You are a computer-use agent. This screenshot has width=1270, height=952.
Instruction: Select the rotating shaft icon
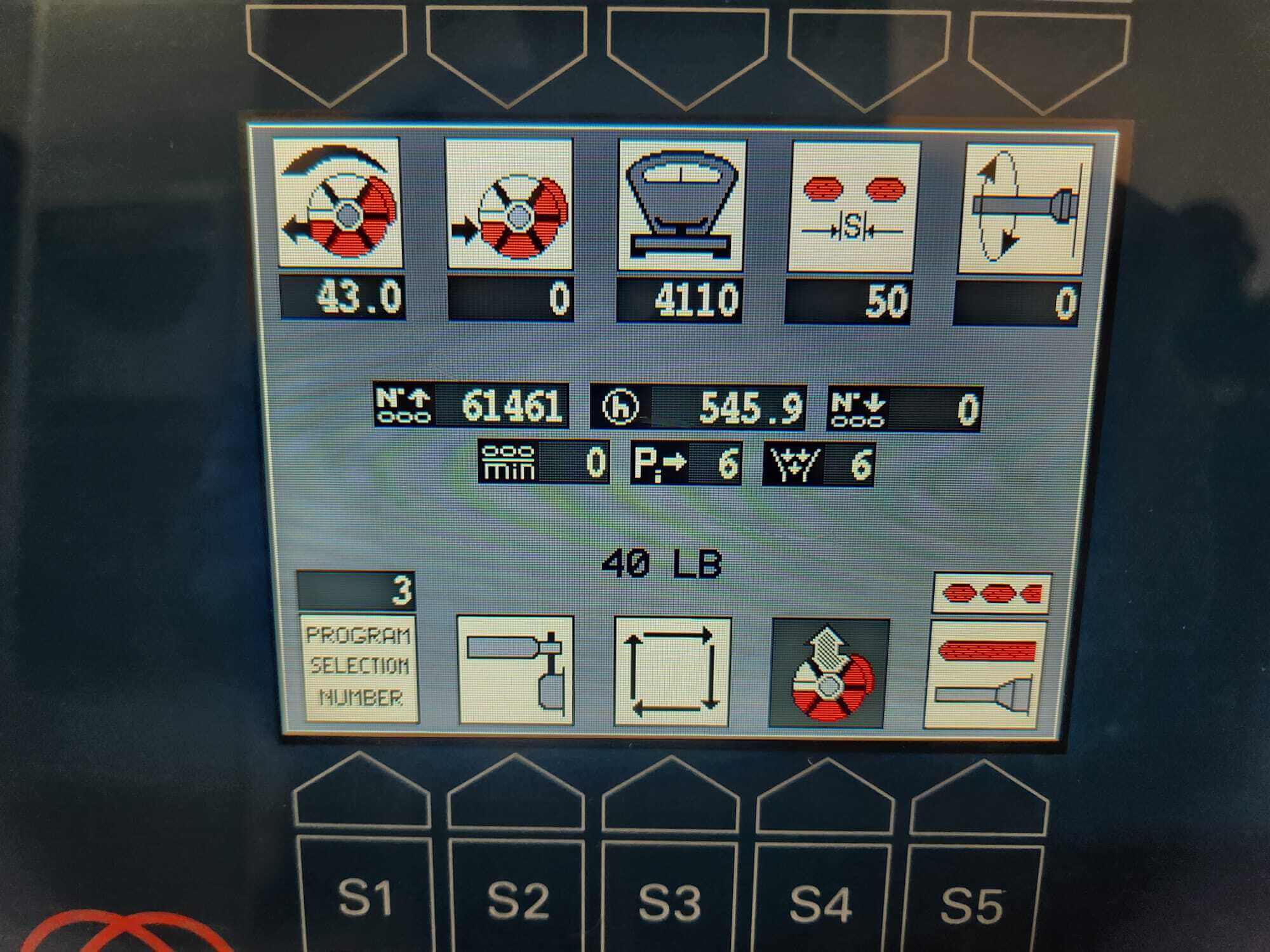point(1024,209)
